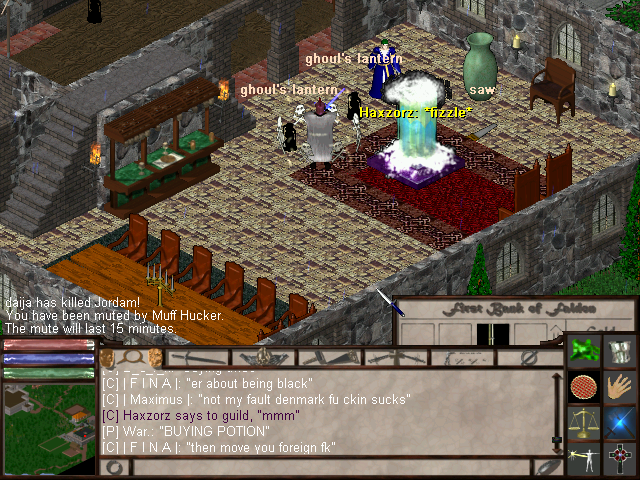
Task: Activate the open hand icon
Action: coord(621,386)
